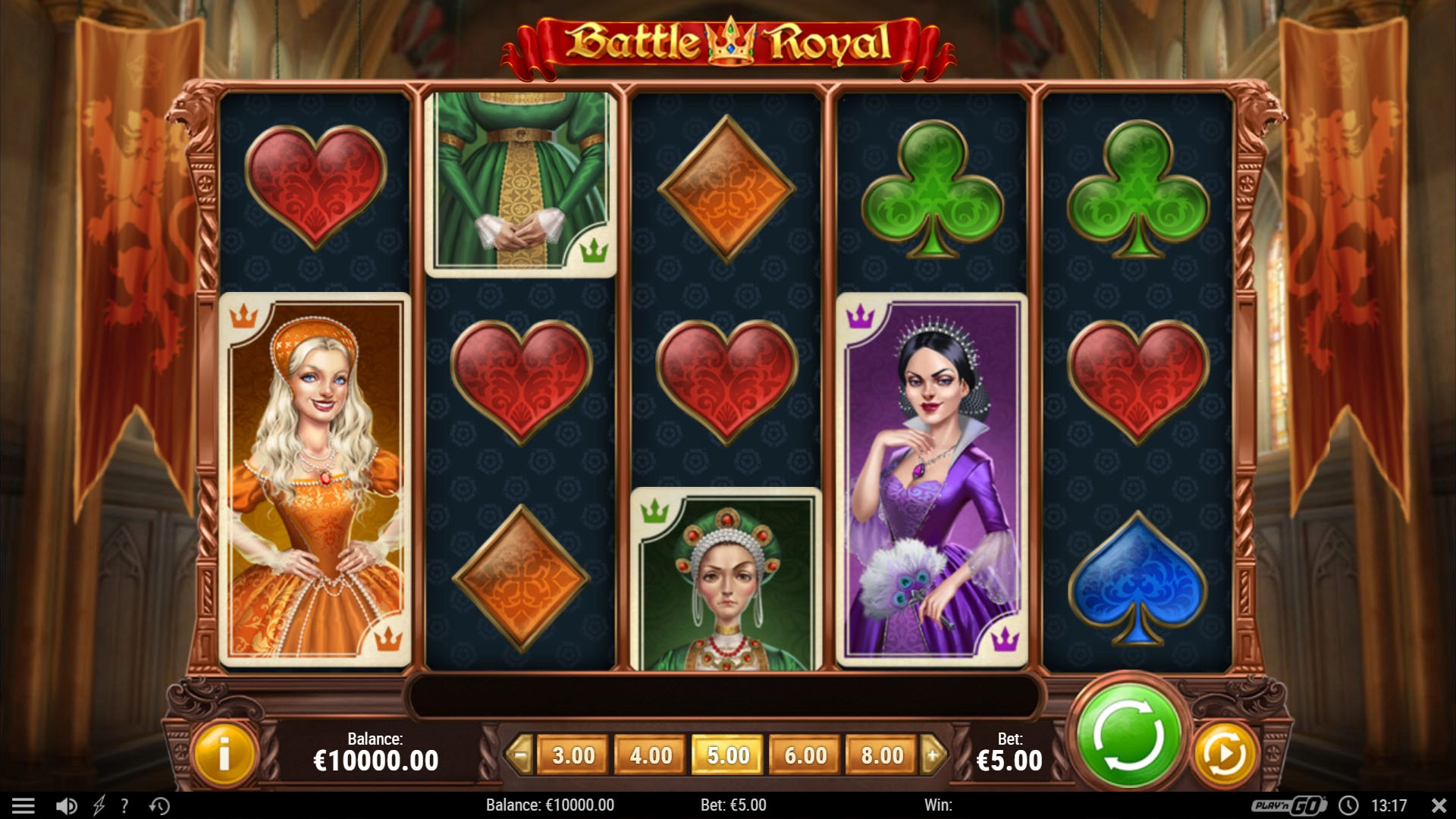Choose the 4.00 bet amount
Screen dimensions: 1456x819
pos(651,755)
